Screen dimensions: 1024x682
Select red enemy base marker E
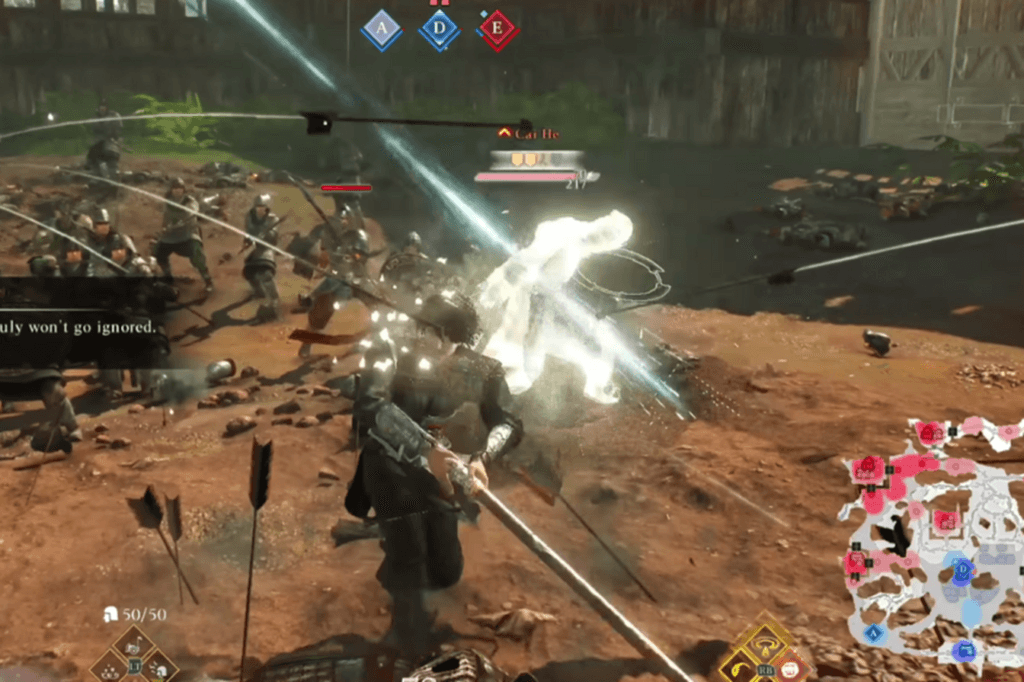coord(497,30)
